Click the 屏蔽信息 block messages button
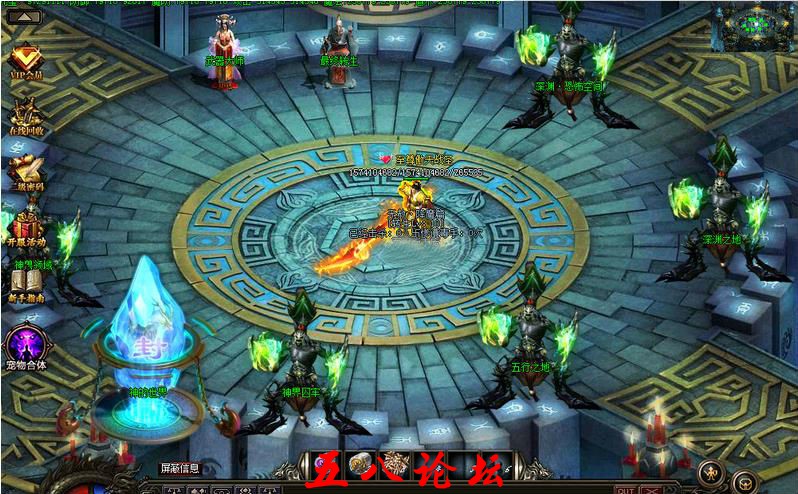798x494 pixels. click(x=181, y=467)
